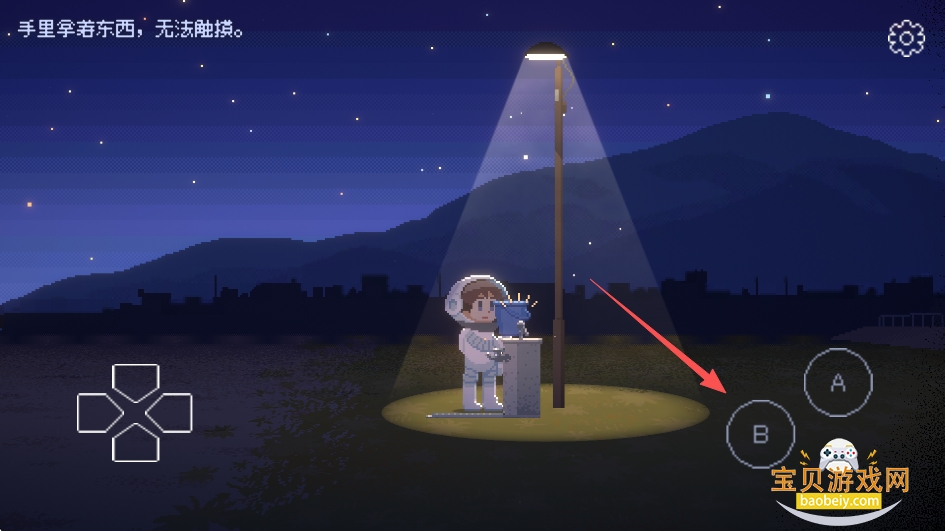Tap the D-pad up arrow
The image size is (945, 531).
[135, 380]
